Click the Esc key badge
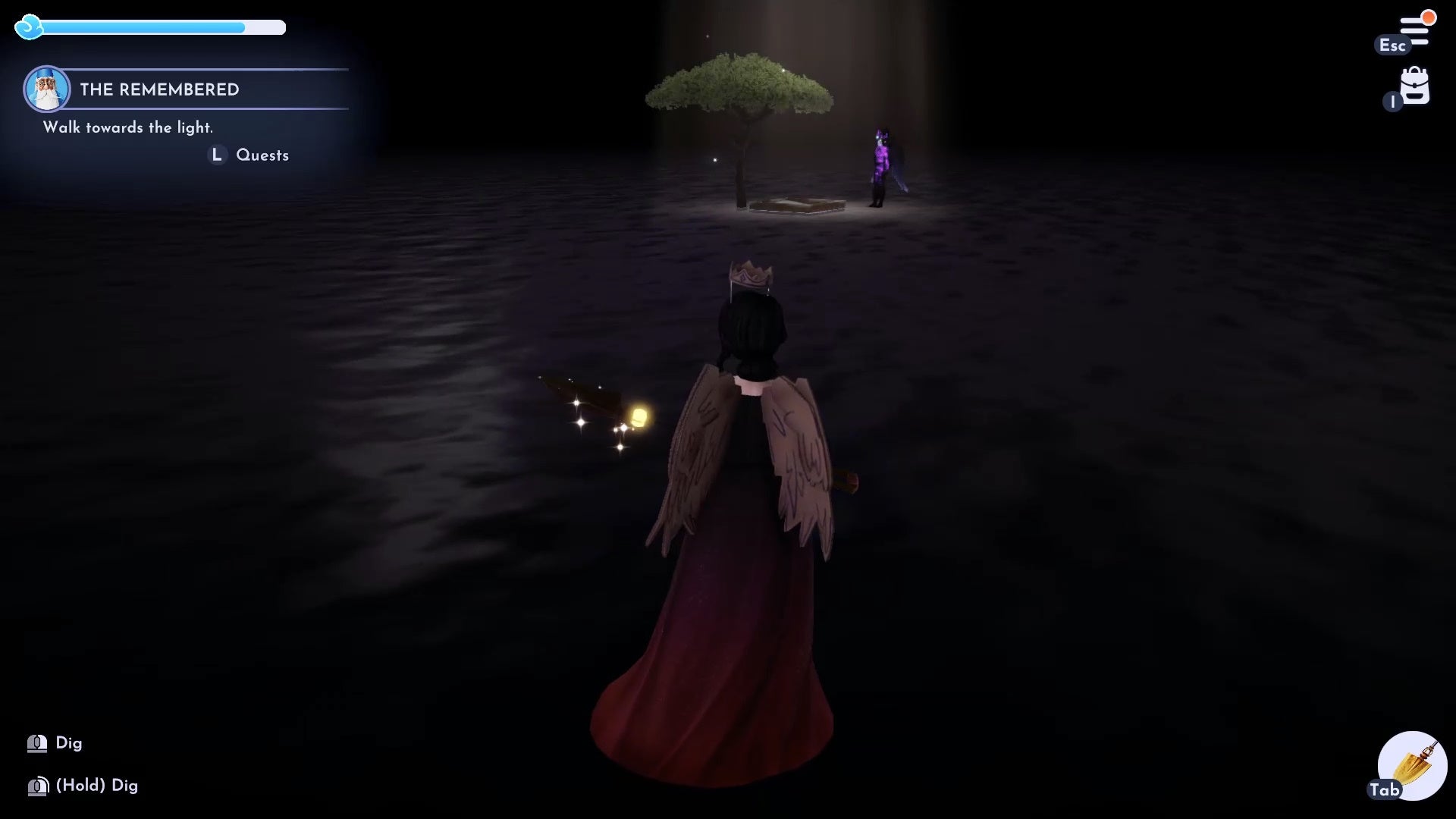1456x819 pixels. click(1394, 45)
